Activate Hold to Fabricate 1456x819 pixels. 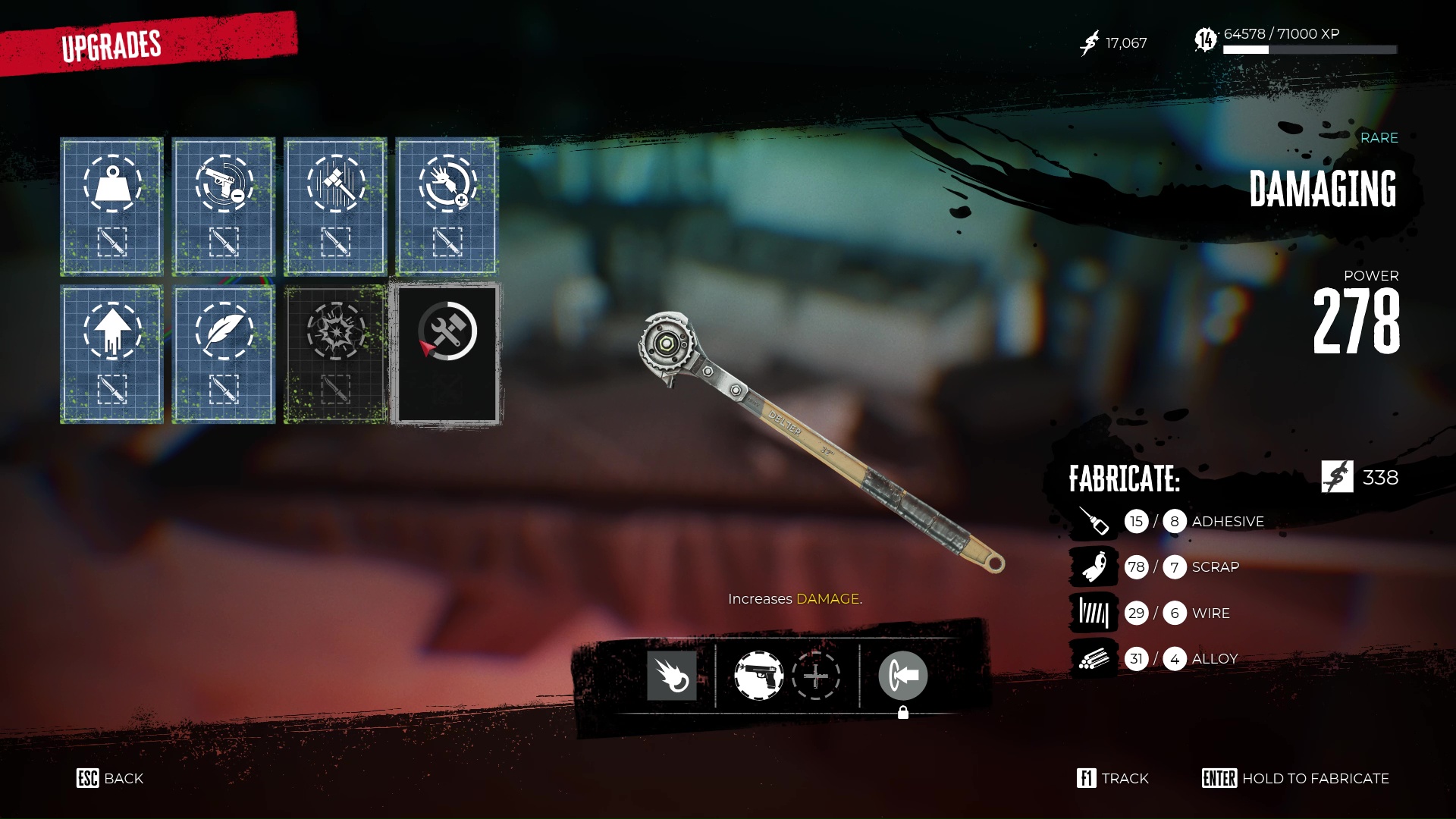1295,779
